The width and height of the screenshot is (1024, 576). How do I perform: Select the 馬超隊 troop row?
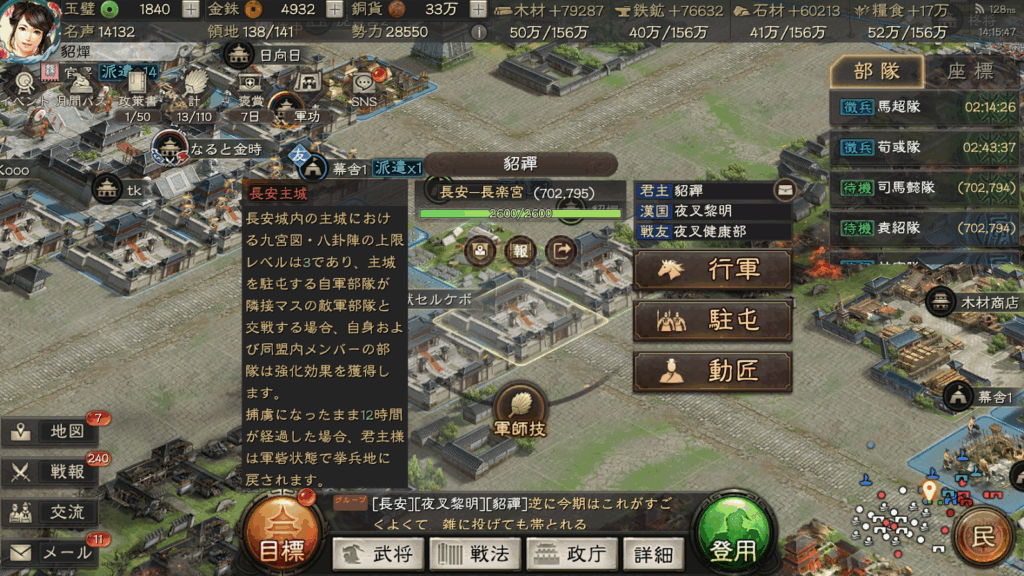pos(924,107)
